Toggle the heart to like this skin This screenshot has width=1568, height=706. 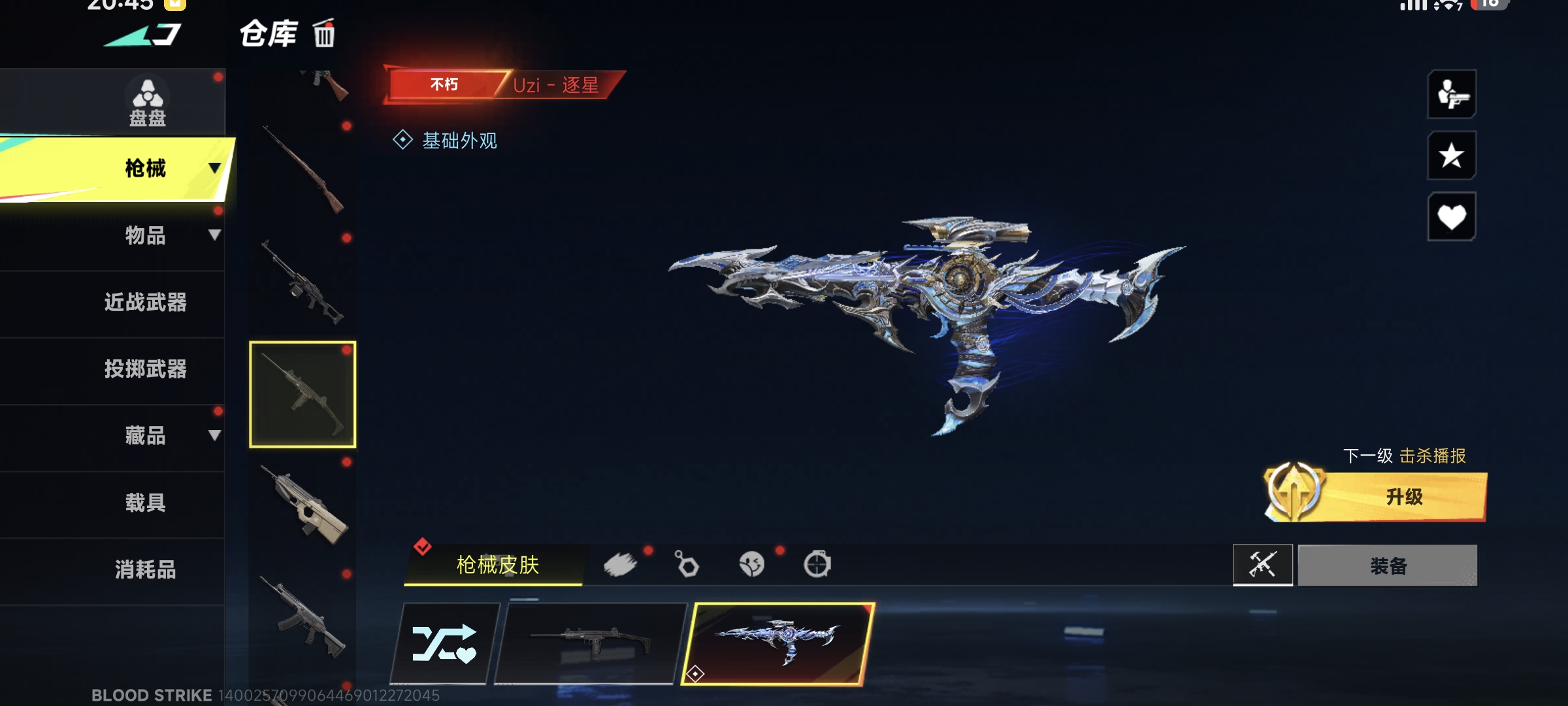(1453, 216)
